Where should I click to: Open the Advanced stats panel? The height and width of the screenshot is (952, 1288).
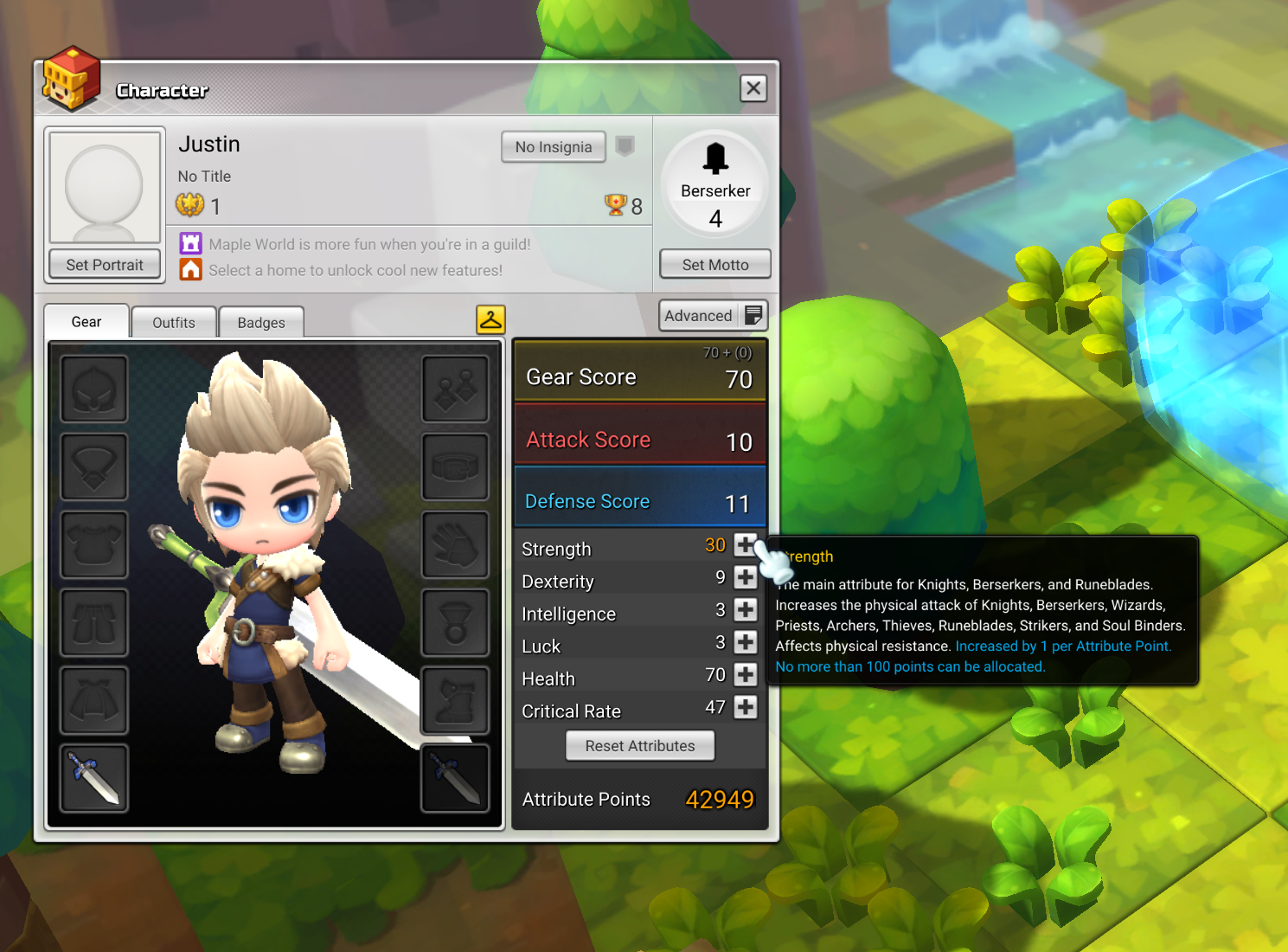click(x=712, y=315)
